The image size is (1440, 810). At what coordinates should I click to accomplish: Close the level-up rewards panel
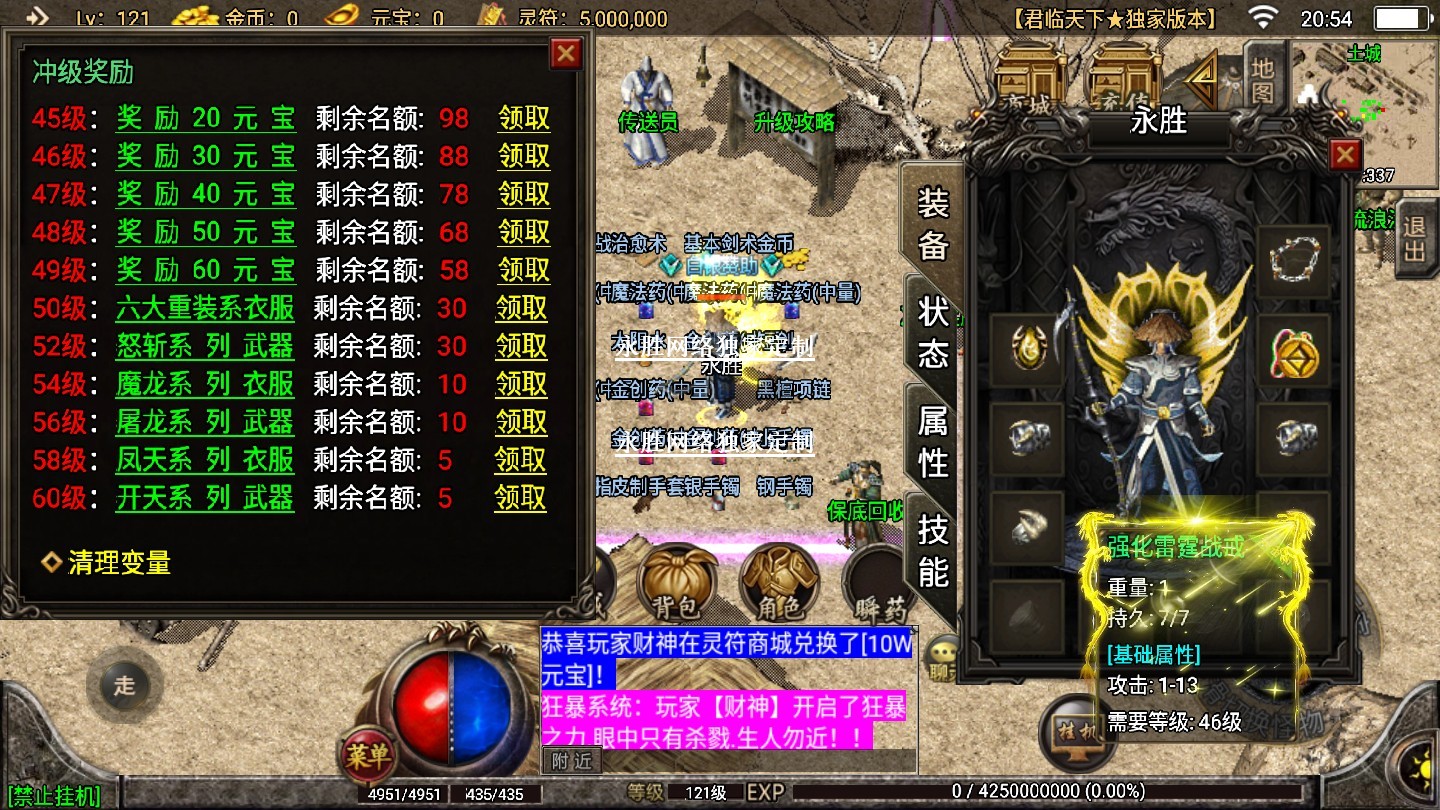pos(566,53)
